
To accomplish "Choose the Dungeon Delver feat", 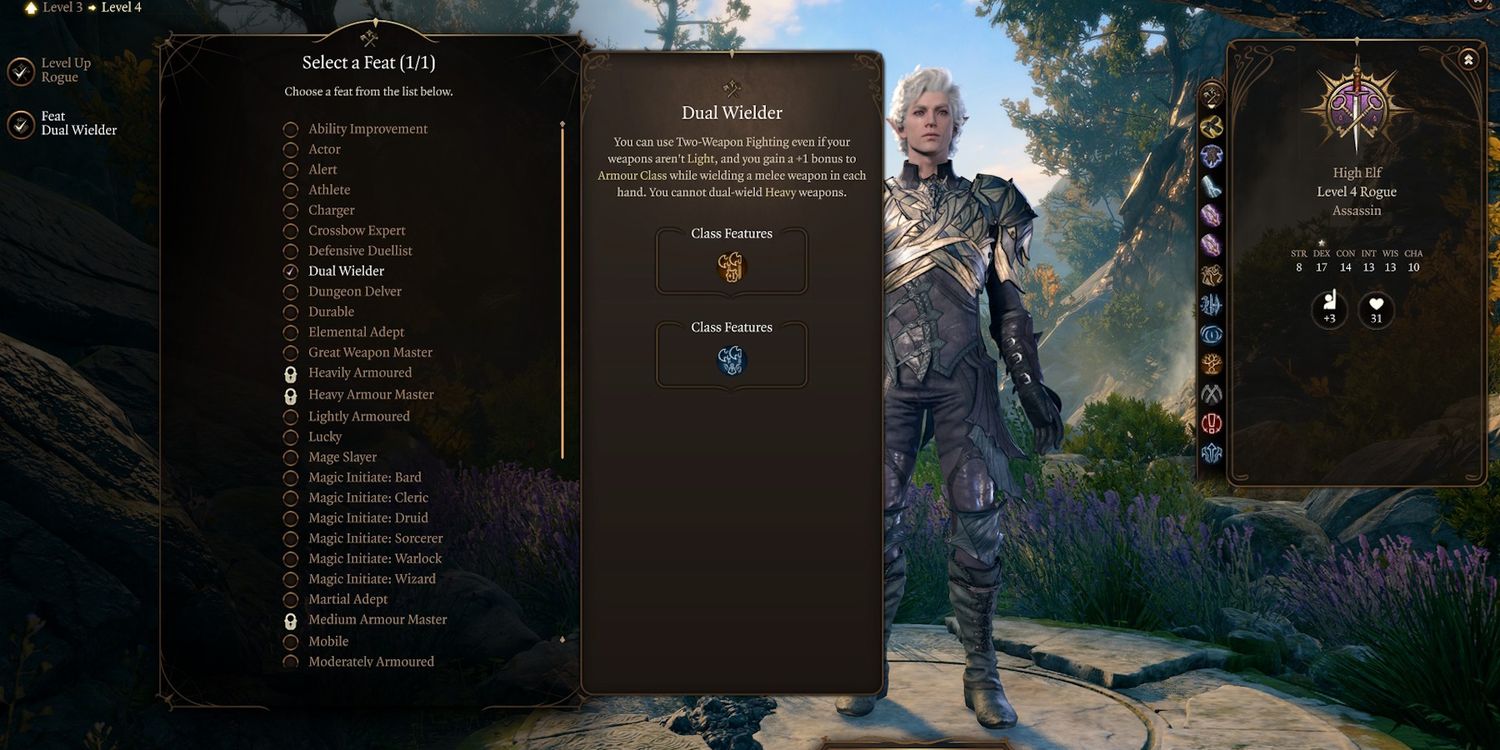I will (x=354, y=292).
